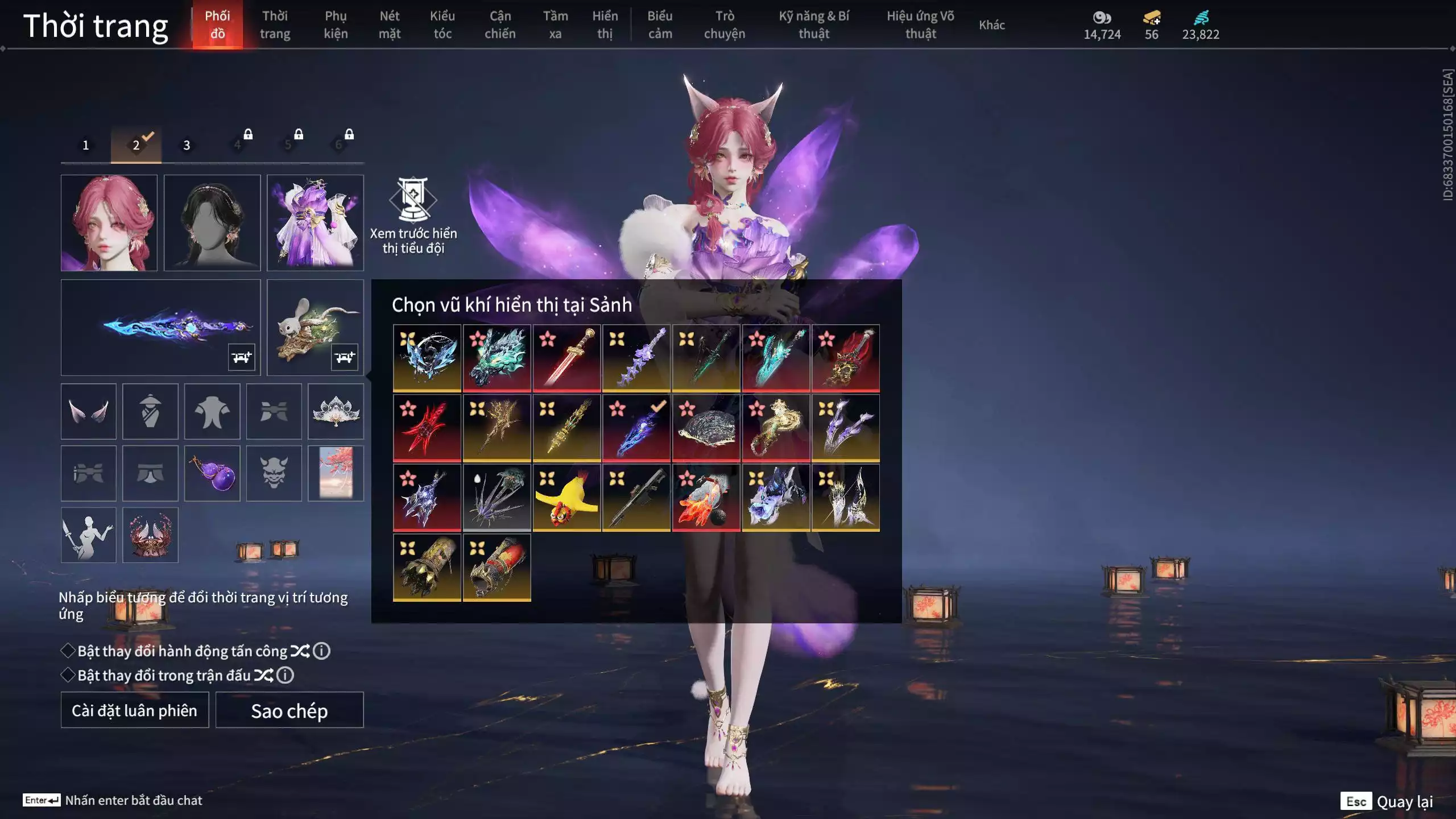Open the Kiểu tóc tab

[442, 25]
